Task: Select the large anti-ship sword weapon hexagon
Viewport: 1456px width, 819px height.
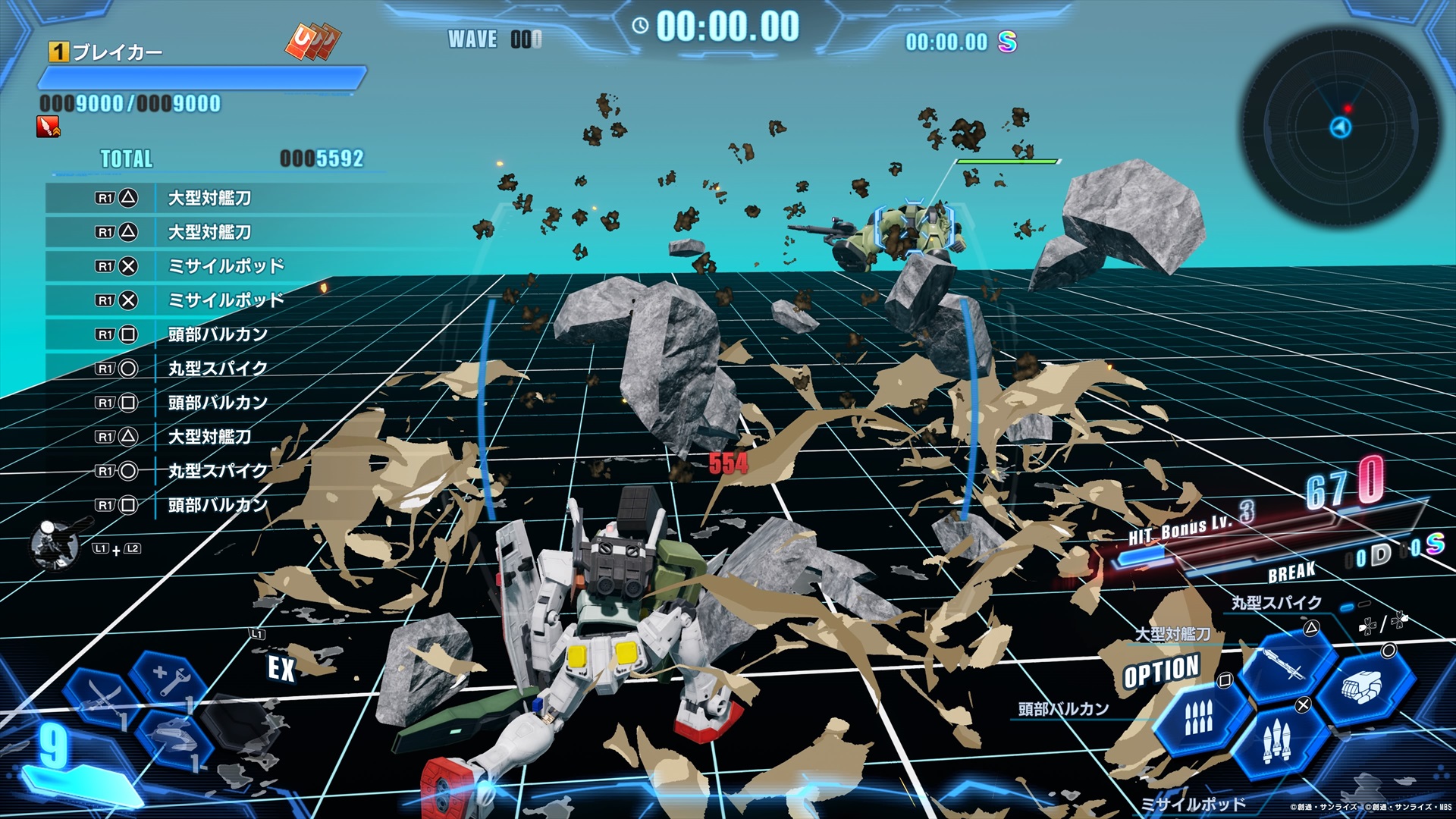Action: pyautogui.click(x=1291, y=667)
